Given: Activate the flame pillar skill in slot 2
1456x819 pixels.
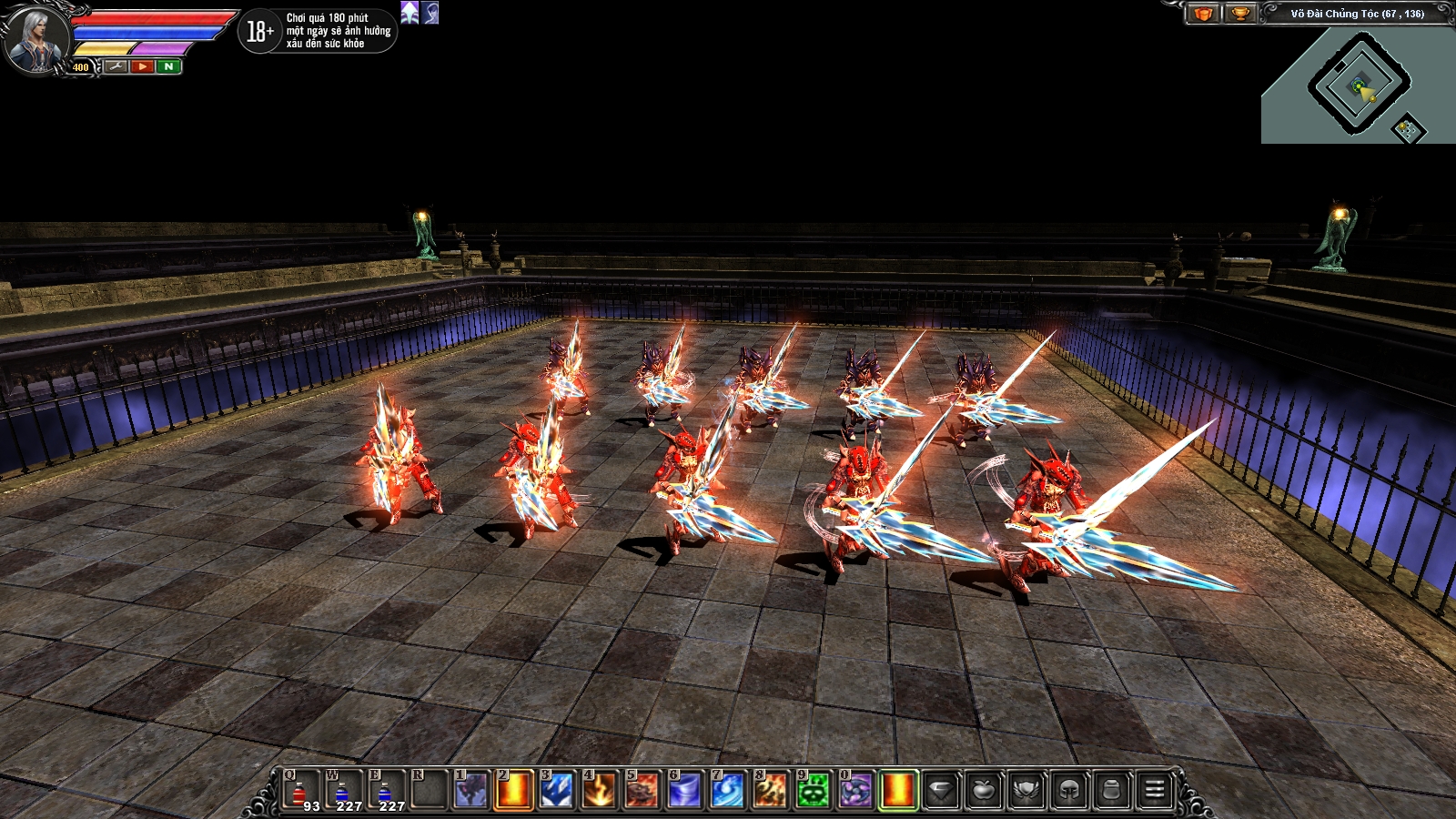Looking at the screenshot, I should click(x=513, y=791).
